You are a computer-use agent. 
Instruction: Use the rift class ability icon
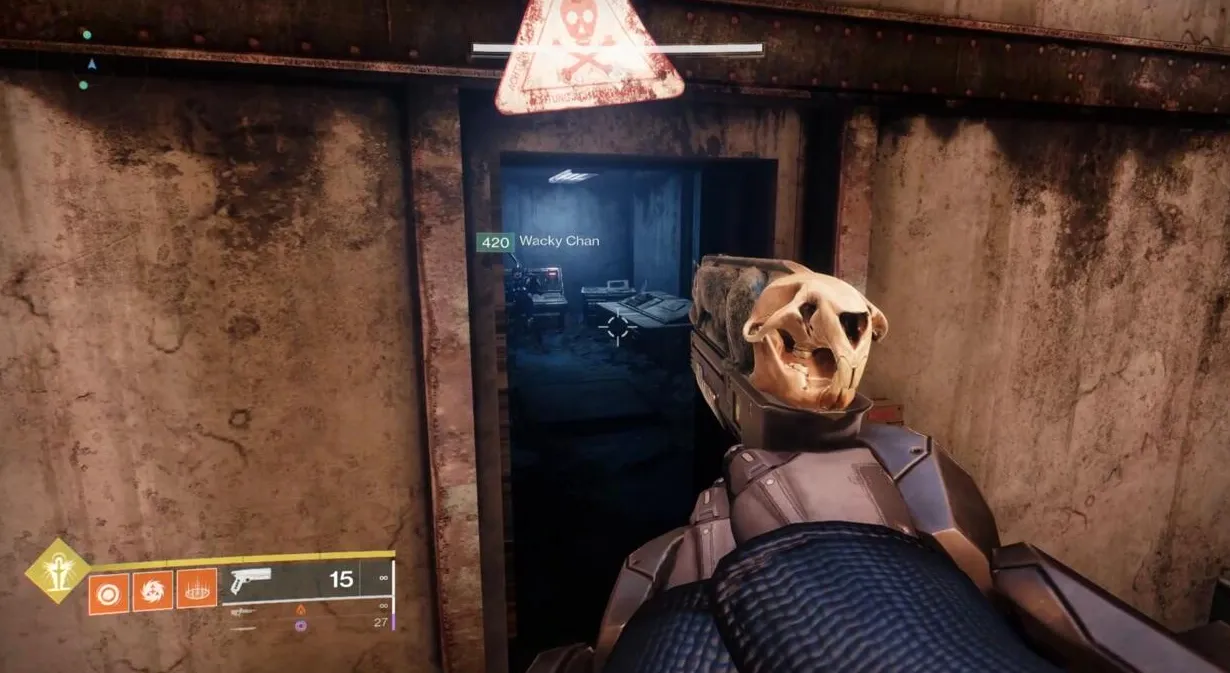pyautogui.click(x=197, y=591)
